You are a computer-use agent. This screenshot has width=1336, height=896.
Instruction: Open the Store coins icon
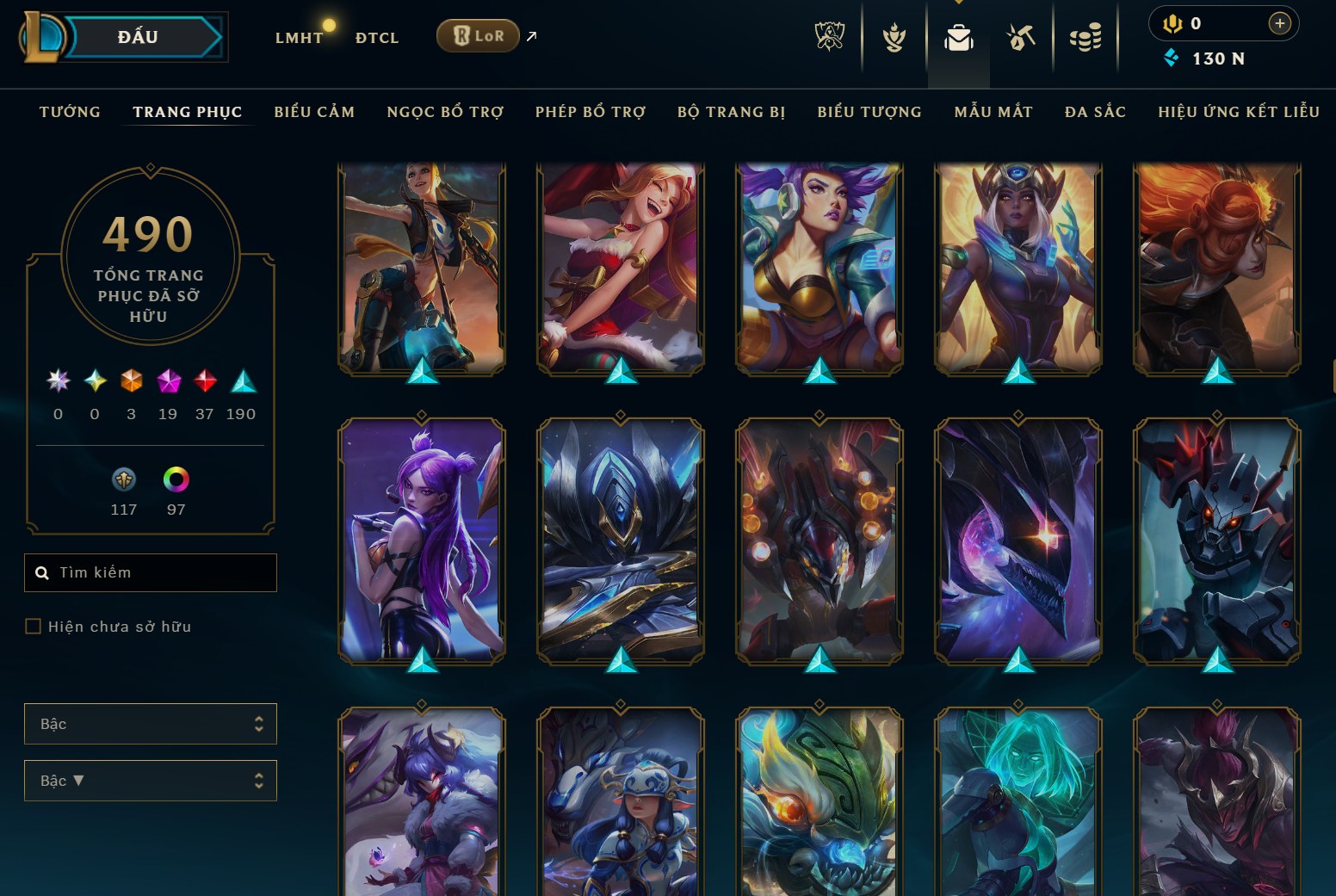(x=1085, y=36)
